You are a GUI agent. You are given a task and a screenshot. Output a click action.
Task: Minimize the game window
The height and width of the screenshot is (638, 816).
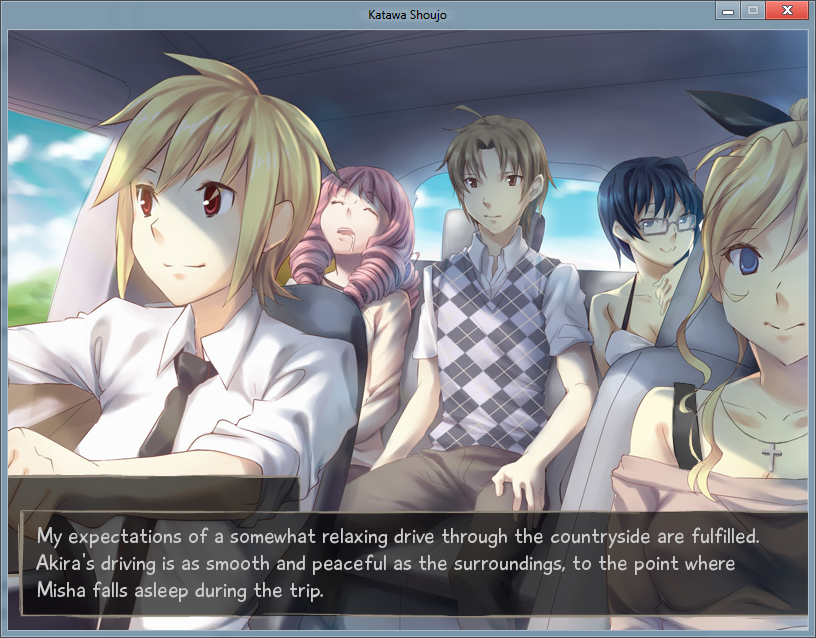(729, 10)
